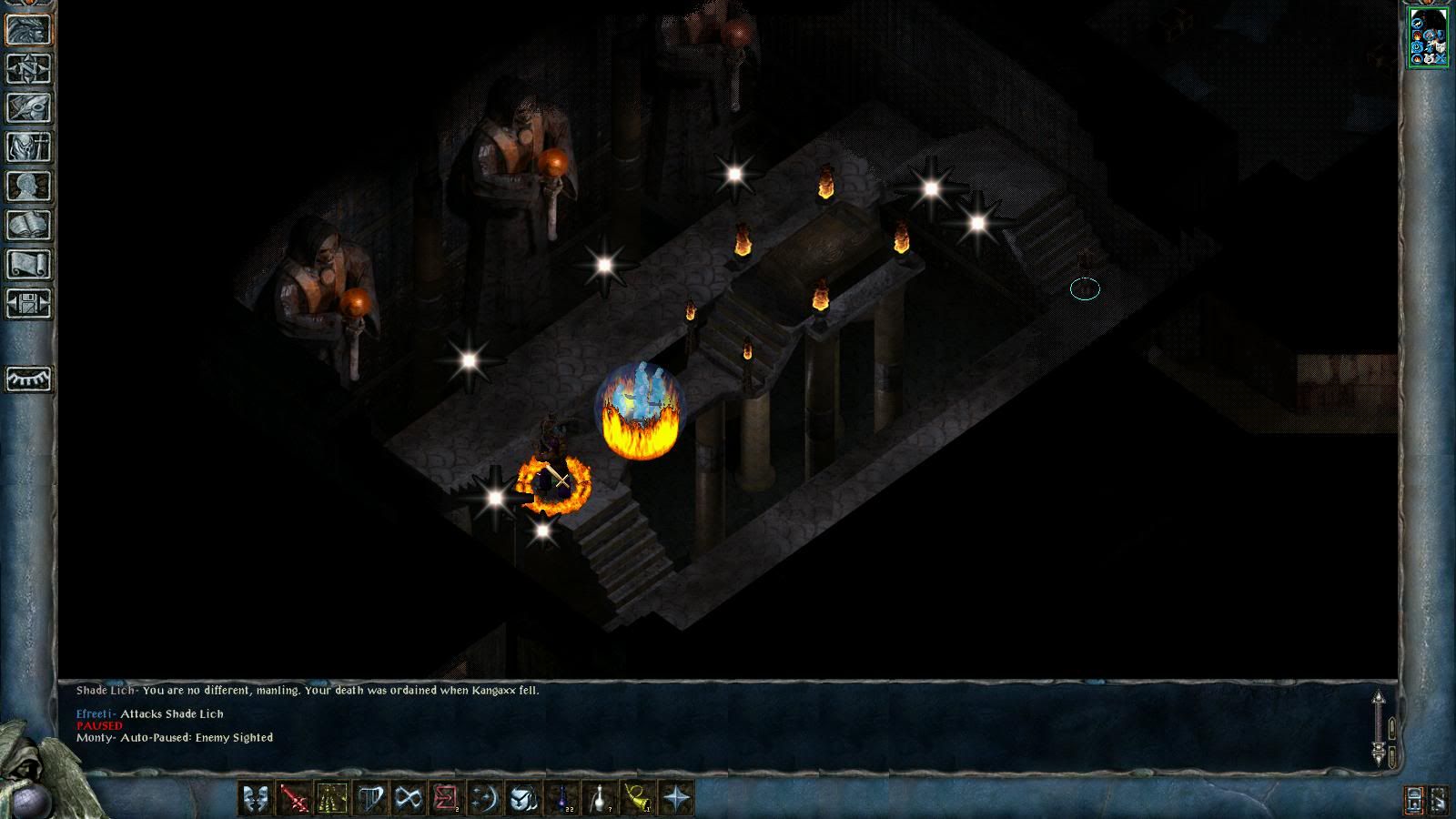This screenshot has width=1456, height=819.
Task: Select the character portrait in the corner
Action: tap(1428, 36)
